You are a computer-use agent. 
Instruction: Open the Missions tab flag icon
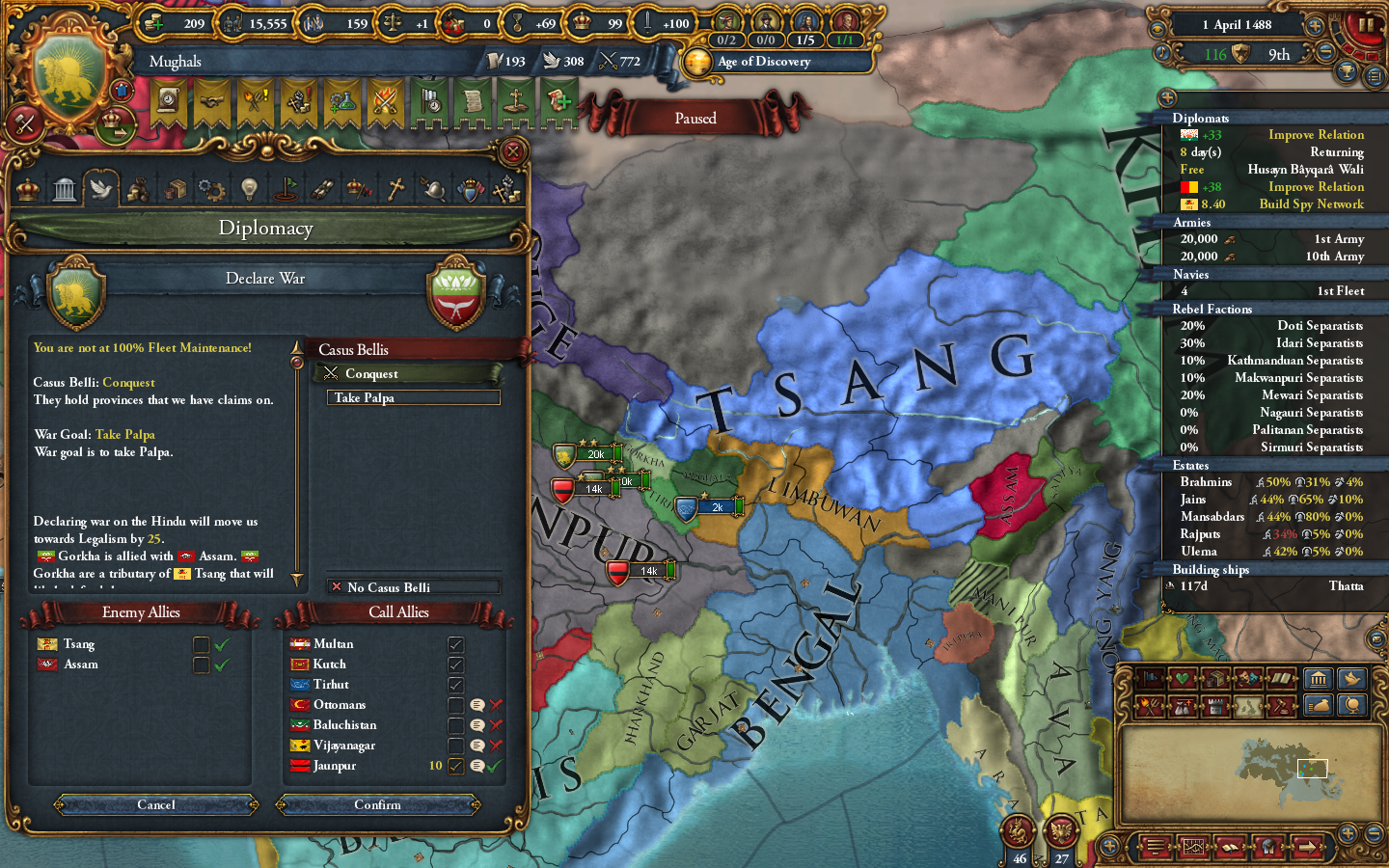click(x=287, y=188)
